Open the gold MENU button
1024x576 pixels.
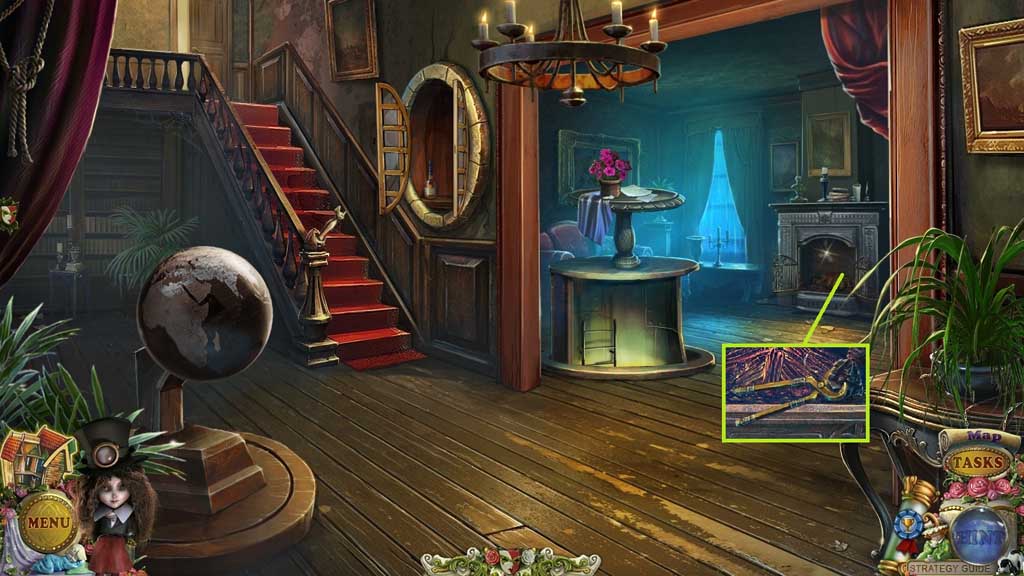click(x=46, y=521)
